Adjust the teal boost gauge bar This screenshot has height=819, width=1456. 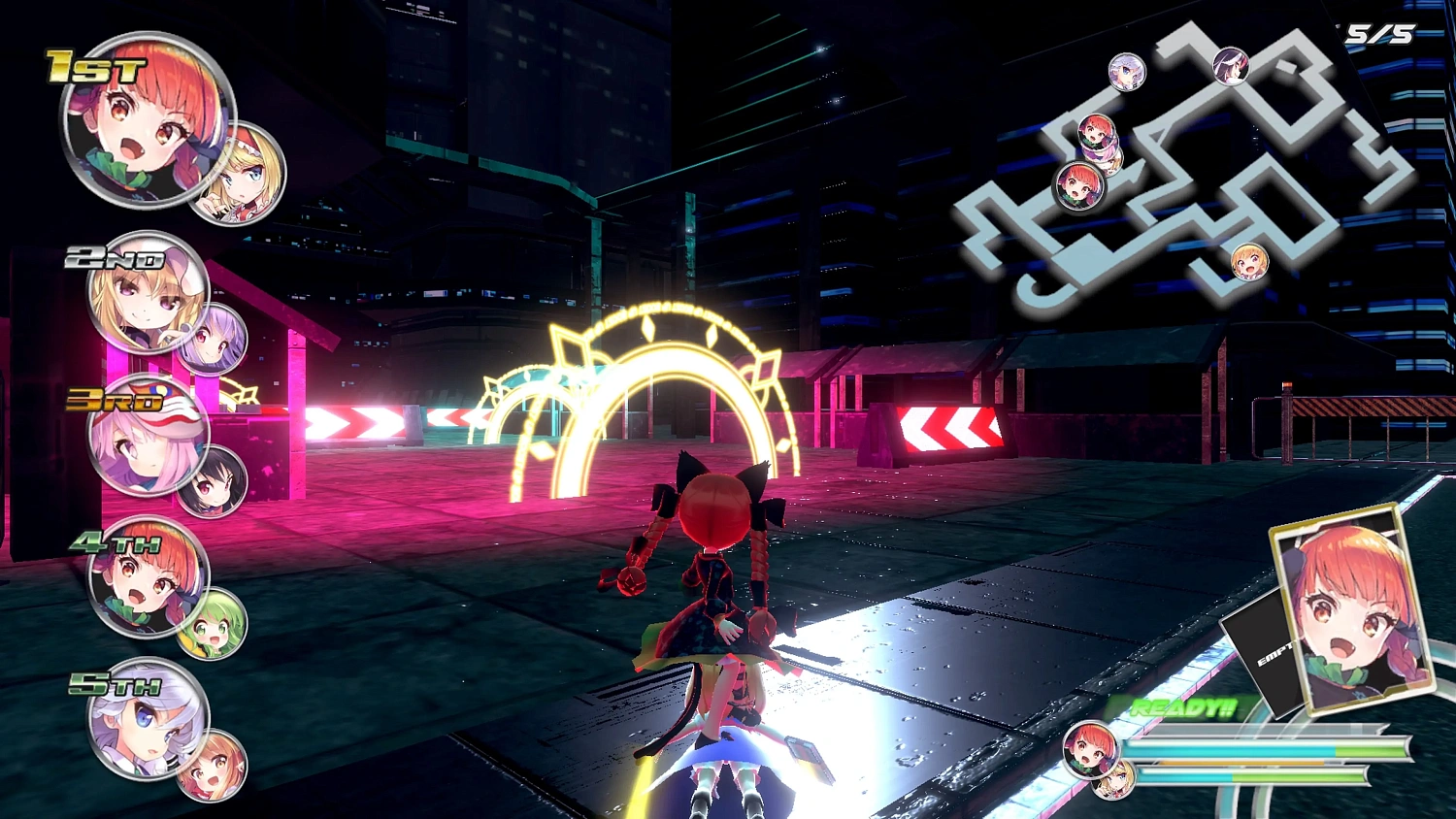coord(1223,747)
